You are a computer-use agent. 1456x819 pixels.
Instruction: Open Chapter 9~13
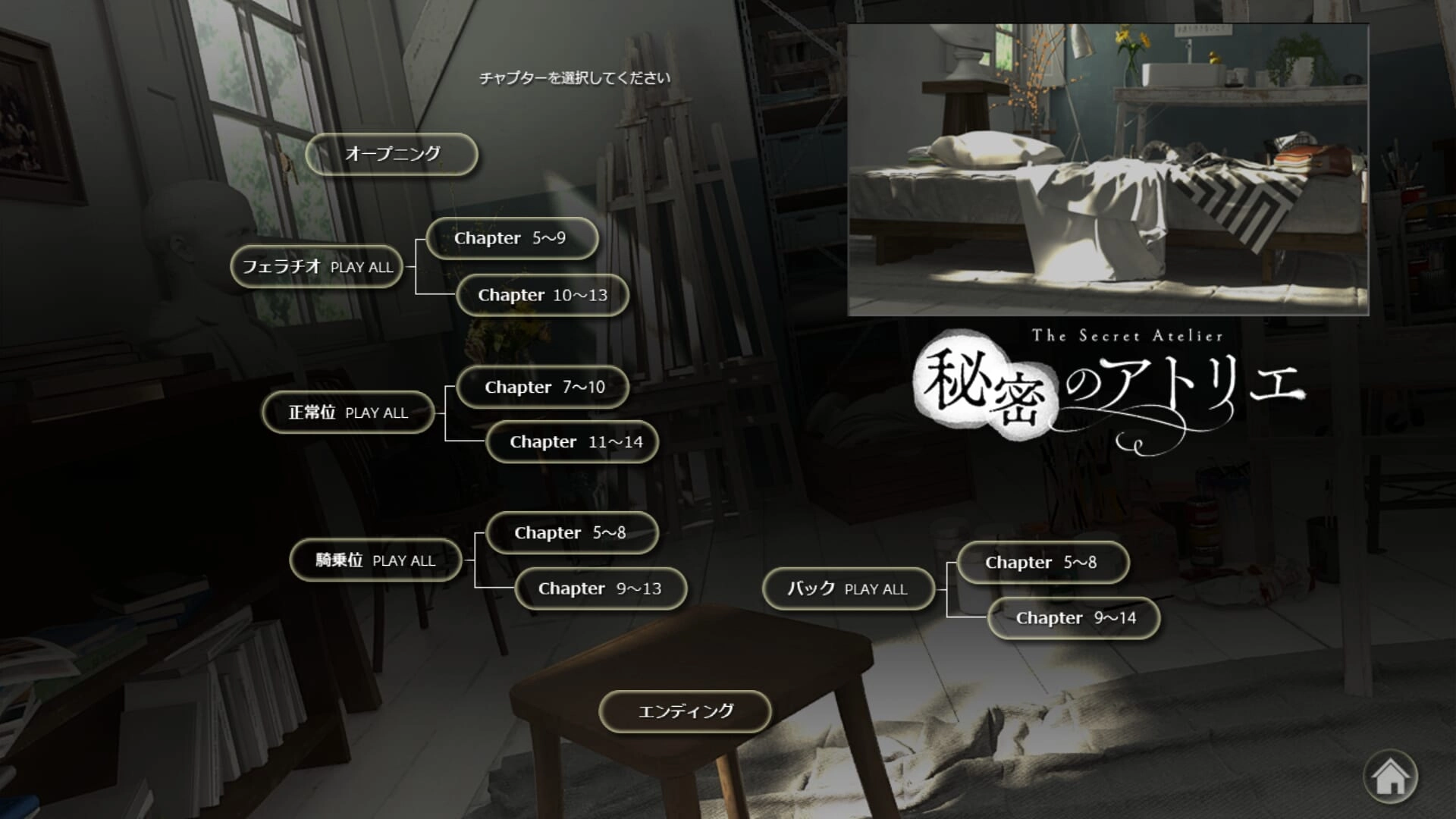tap(601, 588)
